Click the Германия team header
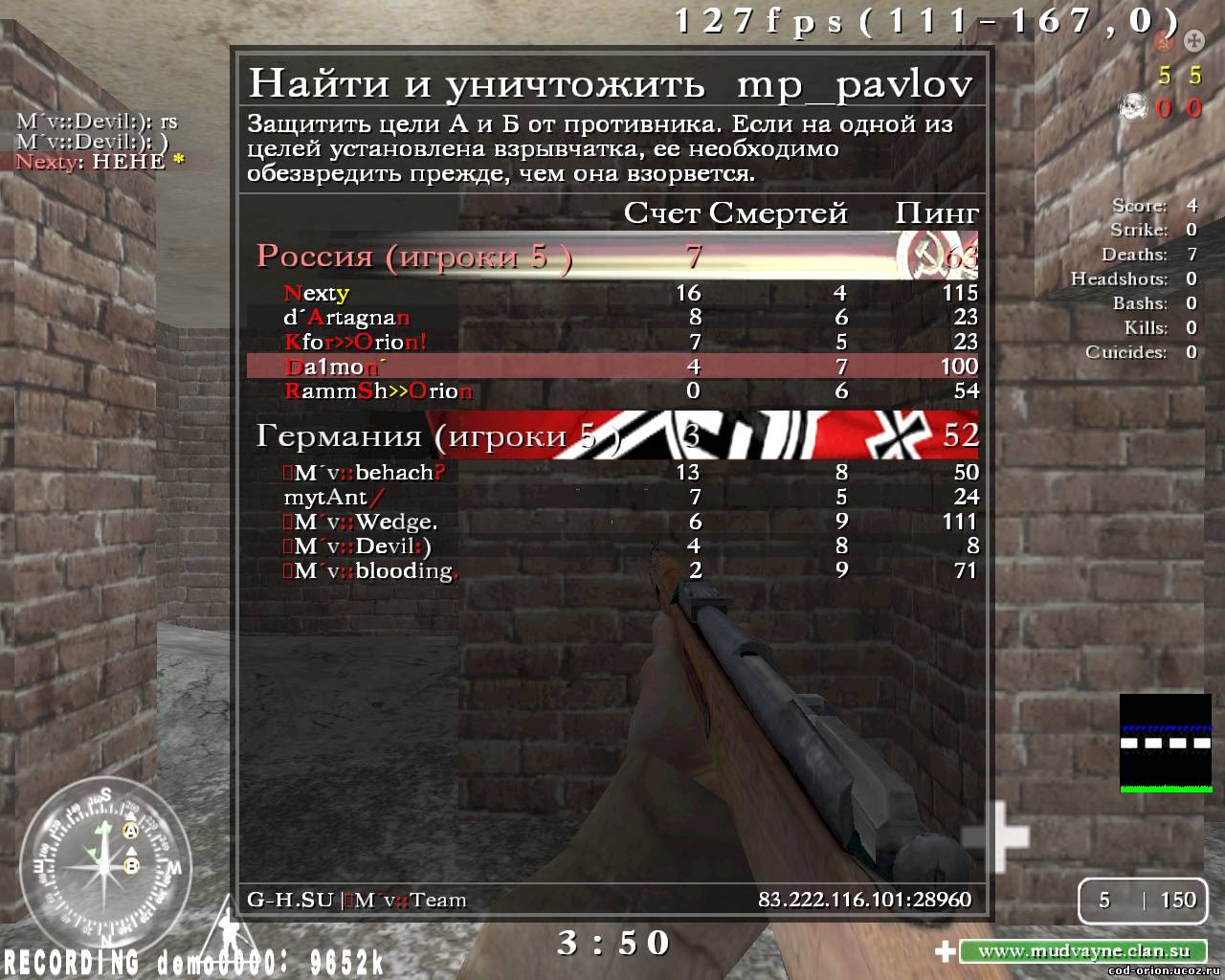This screenshot has height=980, width=1225. tap(612, 436)
